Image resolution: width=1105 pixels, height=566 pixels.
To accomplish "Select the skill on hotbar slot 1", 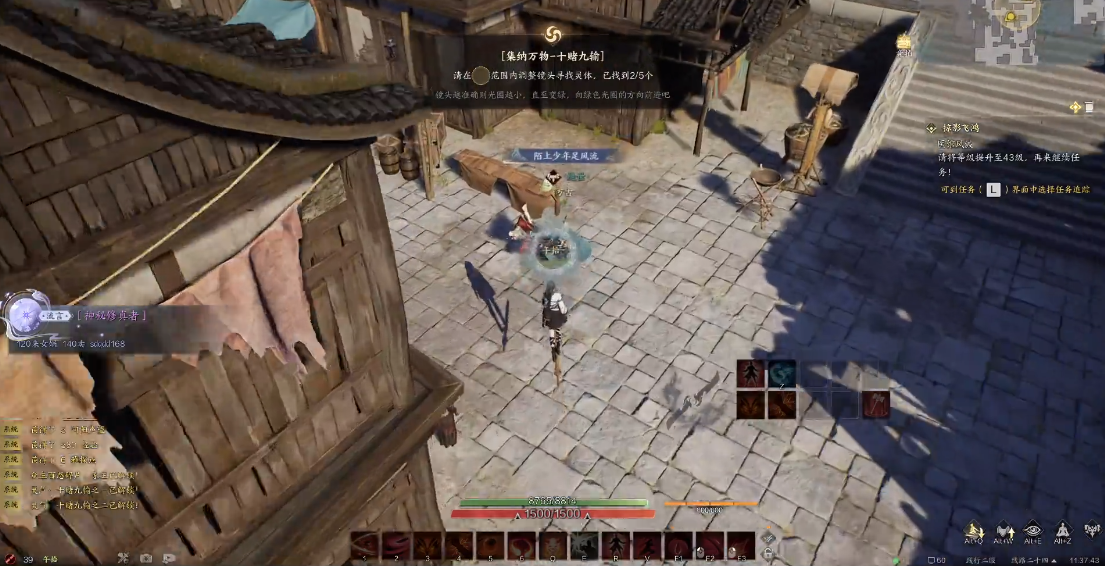I will click(x=365, y=546).
